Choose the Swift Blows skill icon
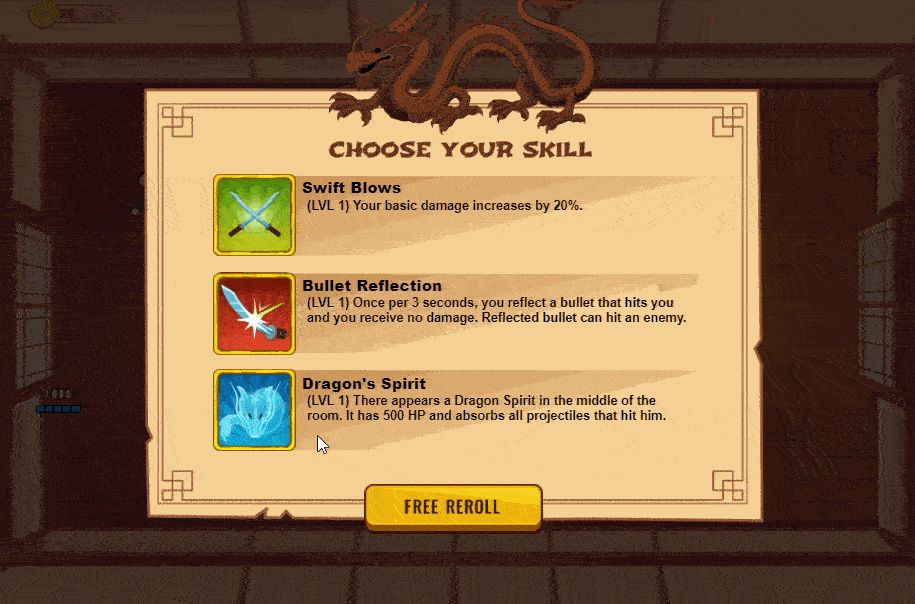This screenshot has height=604, width=915. (x=254, y=214)
